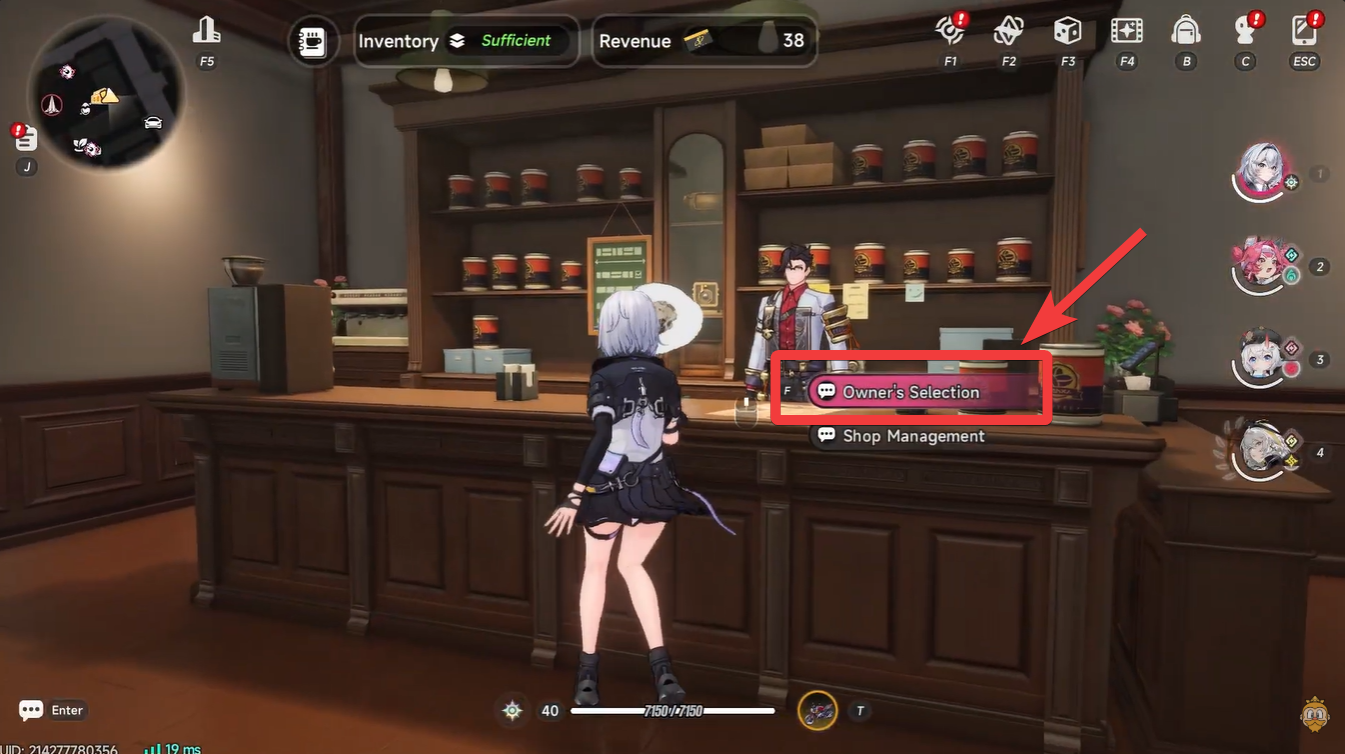Switch to party member avatar 4
Screen dimensions: 1345x754
1262,449
